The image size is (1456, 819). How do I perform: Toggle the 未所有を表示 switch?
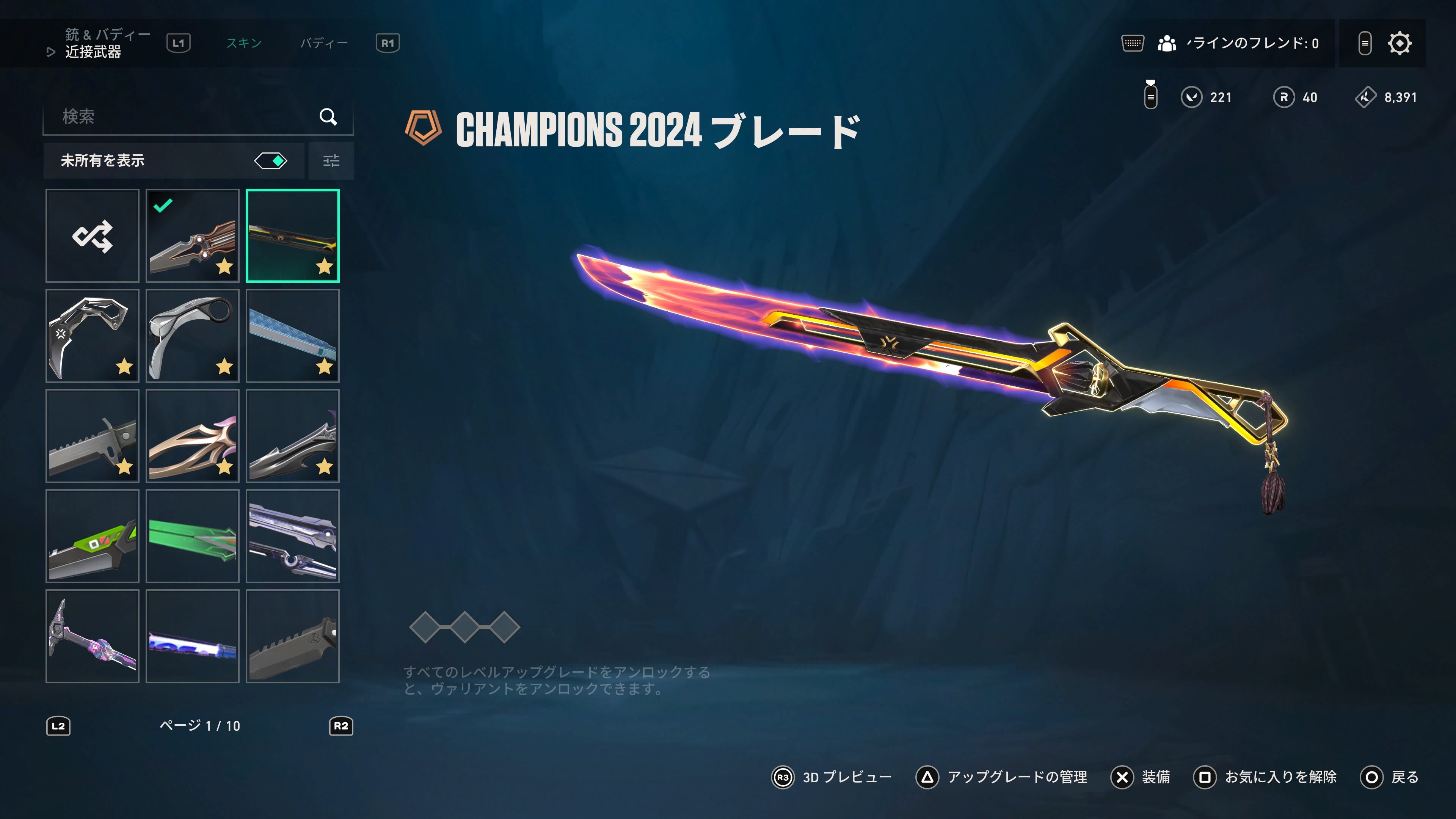click(271, 161)
